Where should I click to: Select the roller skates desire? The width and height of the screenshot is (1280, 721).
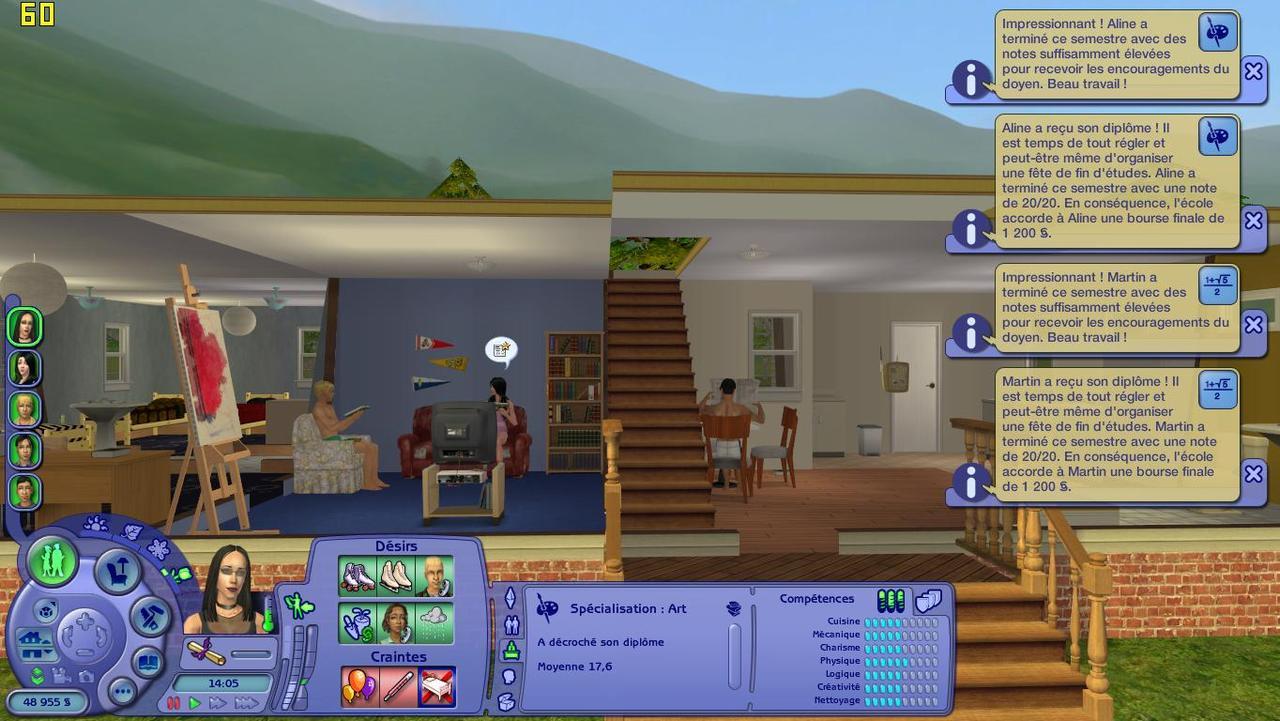(x=357, y=576)
